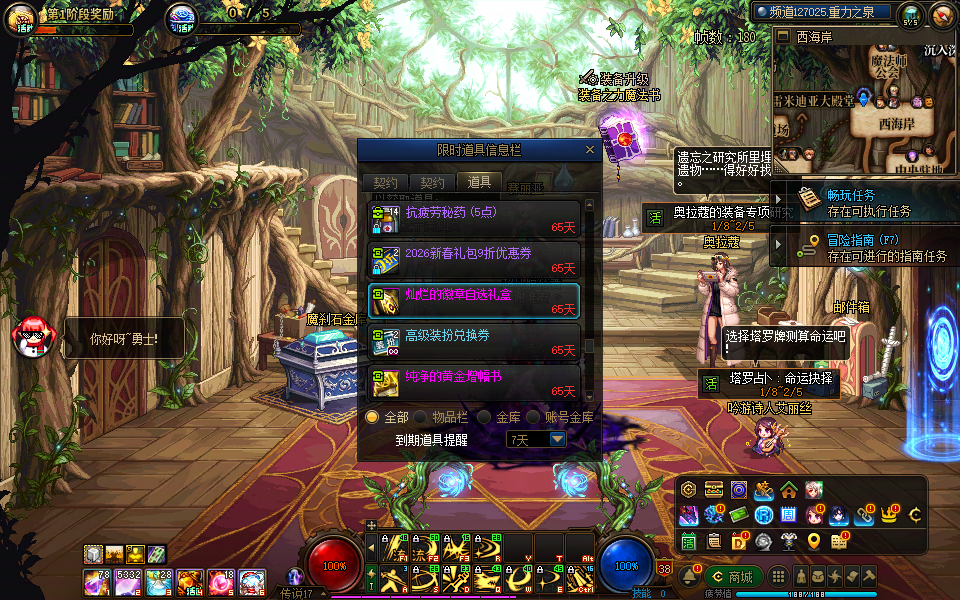This screenshot has width=960, height=600.
Task: Open the treasure chest icon in the menu panel
Action: 714,490
